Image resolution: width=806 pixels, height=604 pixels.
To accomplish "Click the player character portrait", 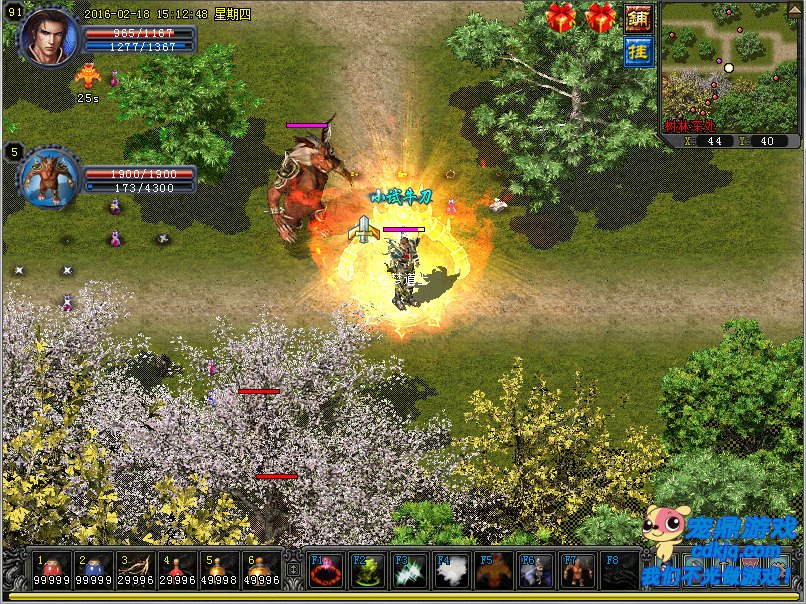I will click(47, 38).
